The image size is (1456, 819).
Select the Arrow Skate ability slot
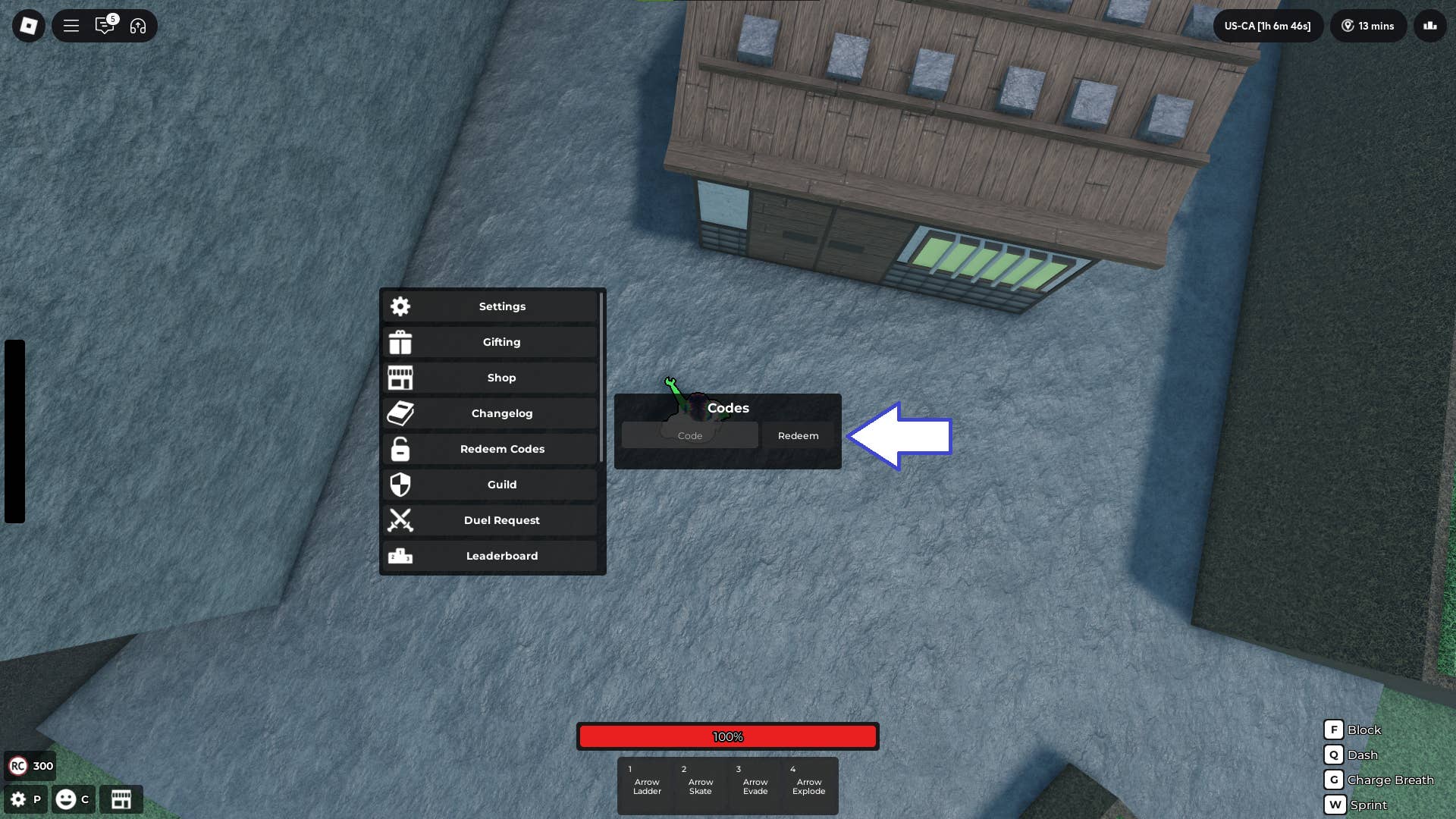(x=700, y=785)
